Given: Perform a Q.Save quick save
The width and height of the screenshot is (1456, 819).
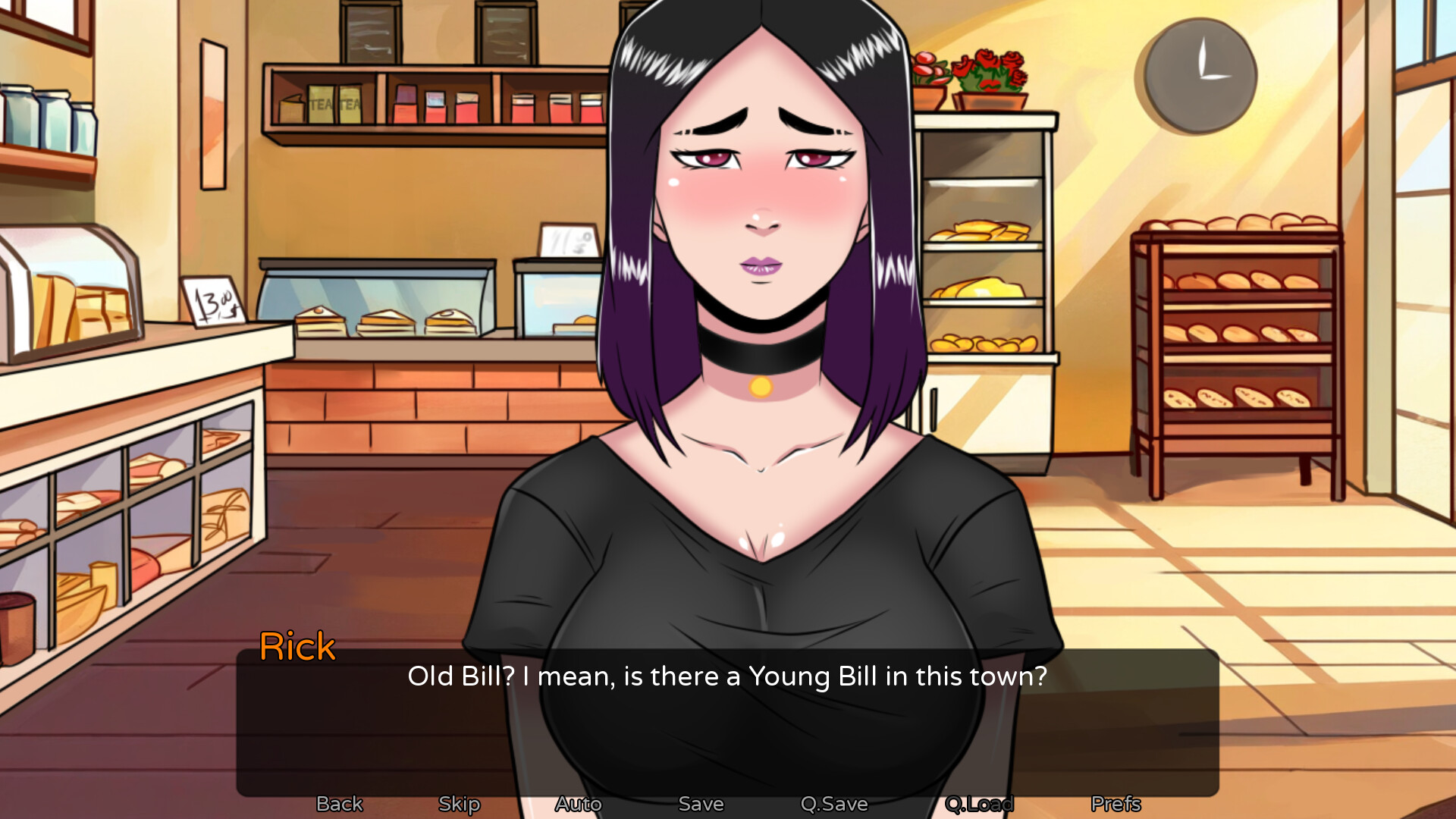Looking at the screenshot, I should click(x=835, y=803).
